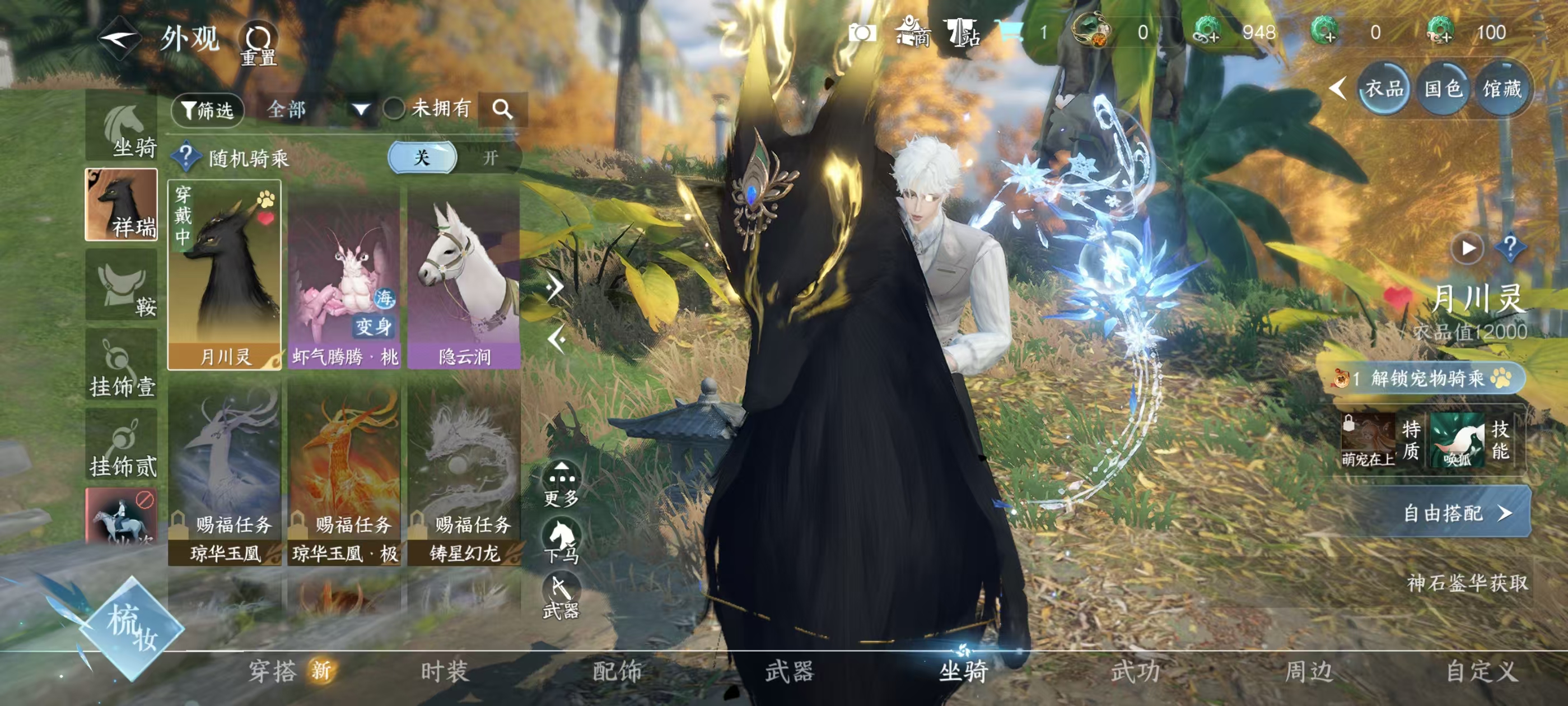Click the 重置 reset button
The image size is (1568, 706).
click(259, 43)
